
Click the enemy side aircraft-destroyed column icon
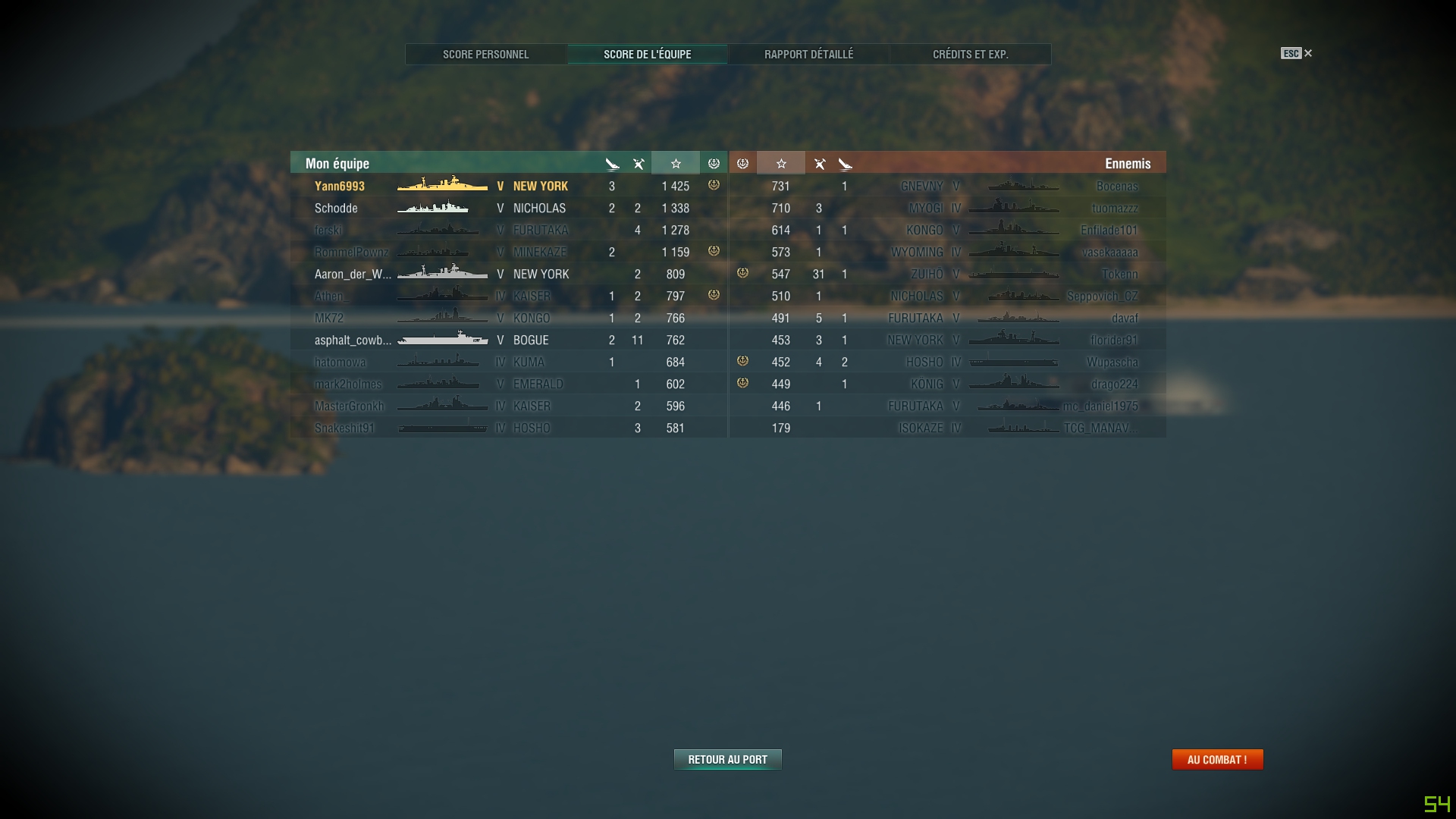(820, 162)
